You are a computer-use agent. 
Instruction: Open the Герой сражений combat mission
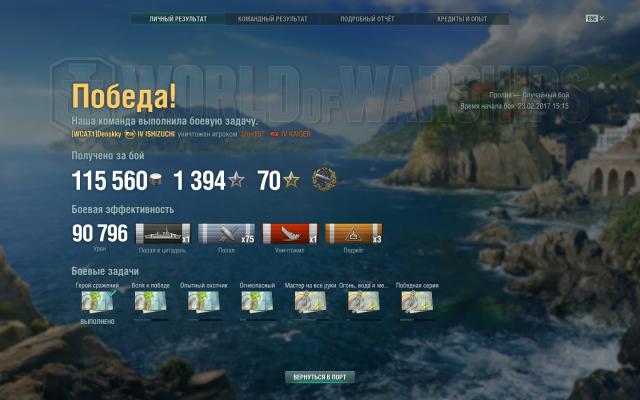click(x=97, y=301)
